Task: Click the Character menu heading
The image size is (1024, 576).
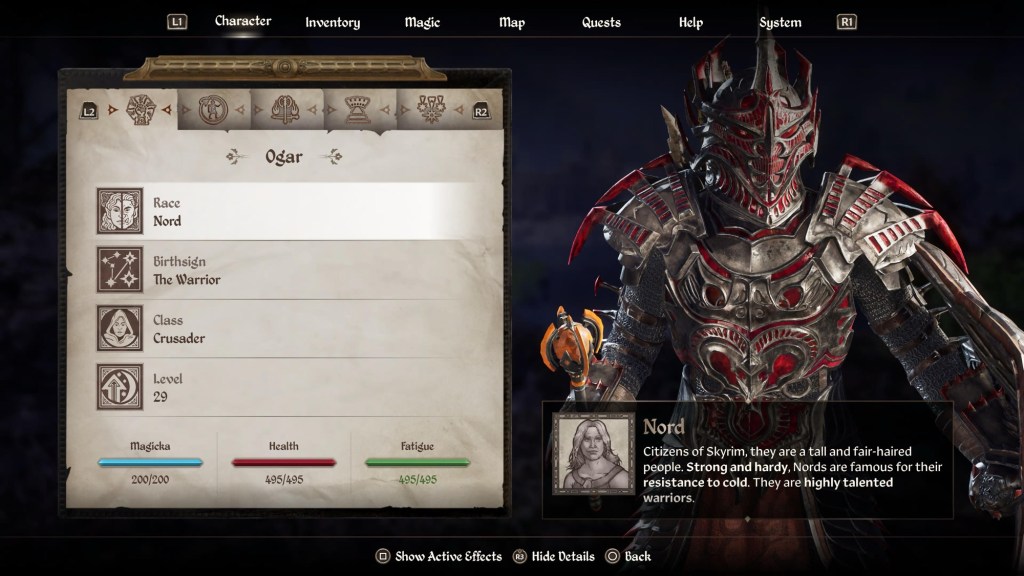Action: tap(243, 21)
